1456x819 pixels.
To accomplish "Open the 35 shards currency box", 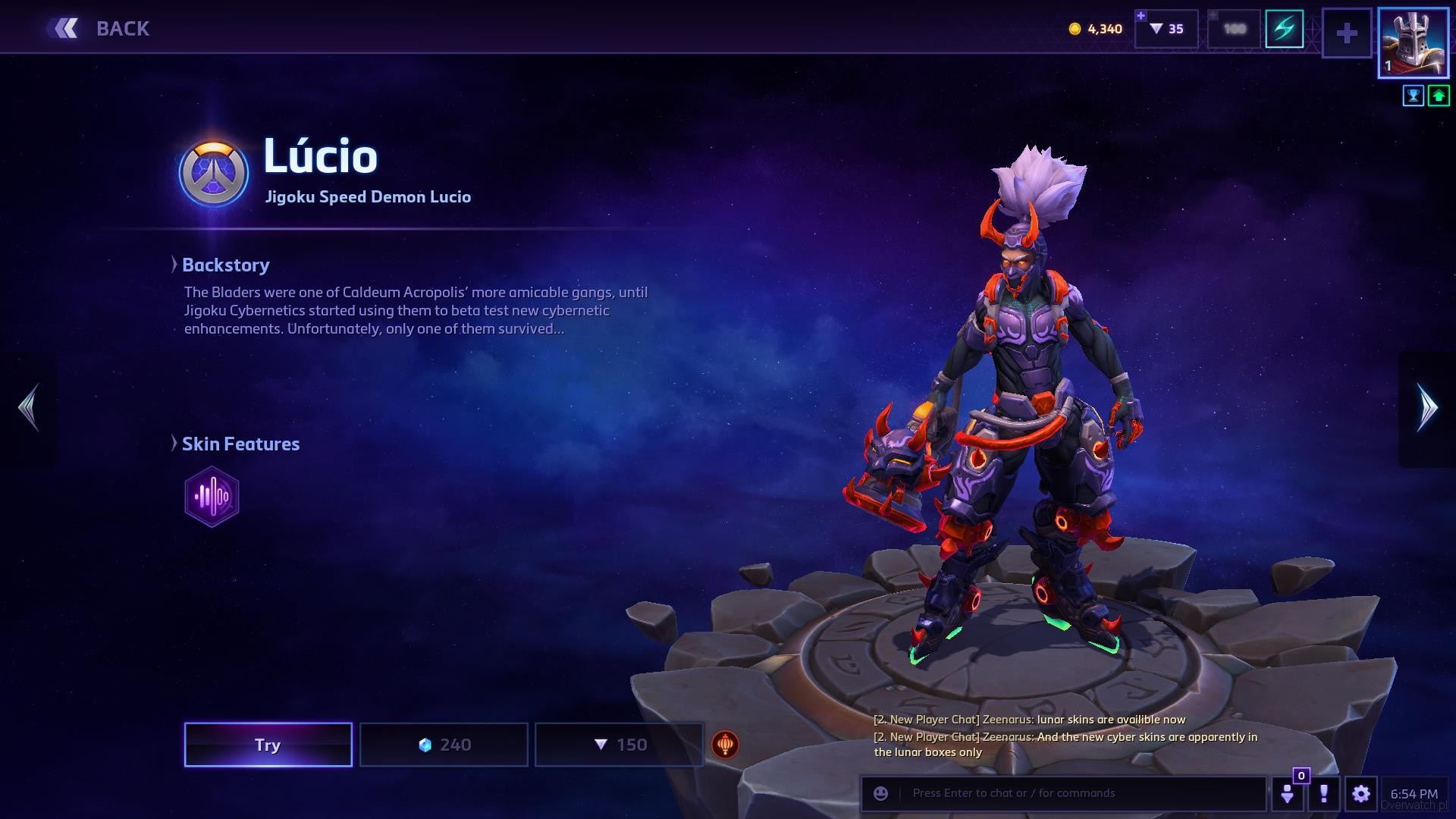I will (1166, 30).
